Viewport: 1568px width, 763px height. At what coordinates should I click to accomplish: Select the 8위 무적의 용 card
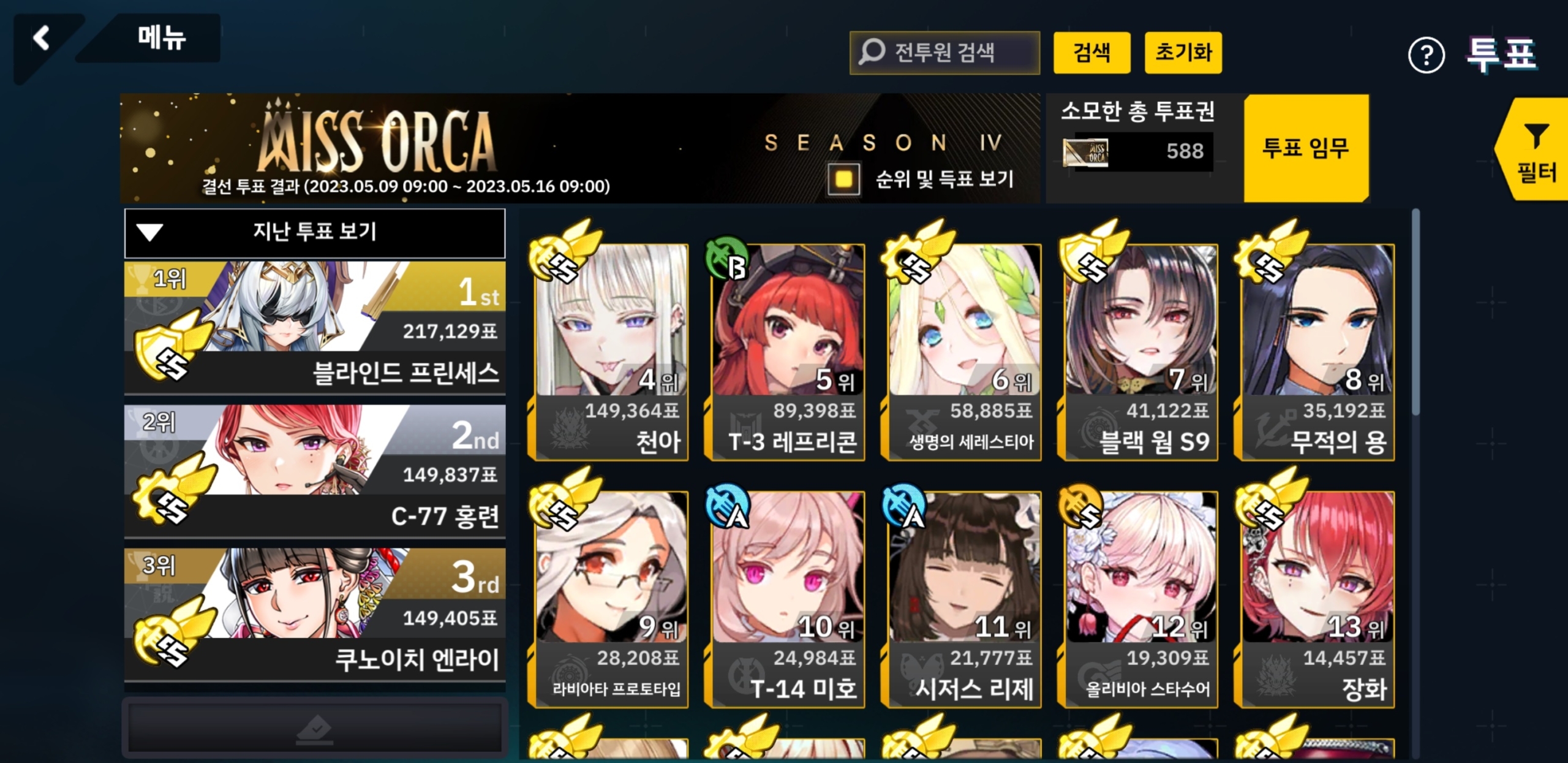pyautogui.click(x=1317, y=352)
